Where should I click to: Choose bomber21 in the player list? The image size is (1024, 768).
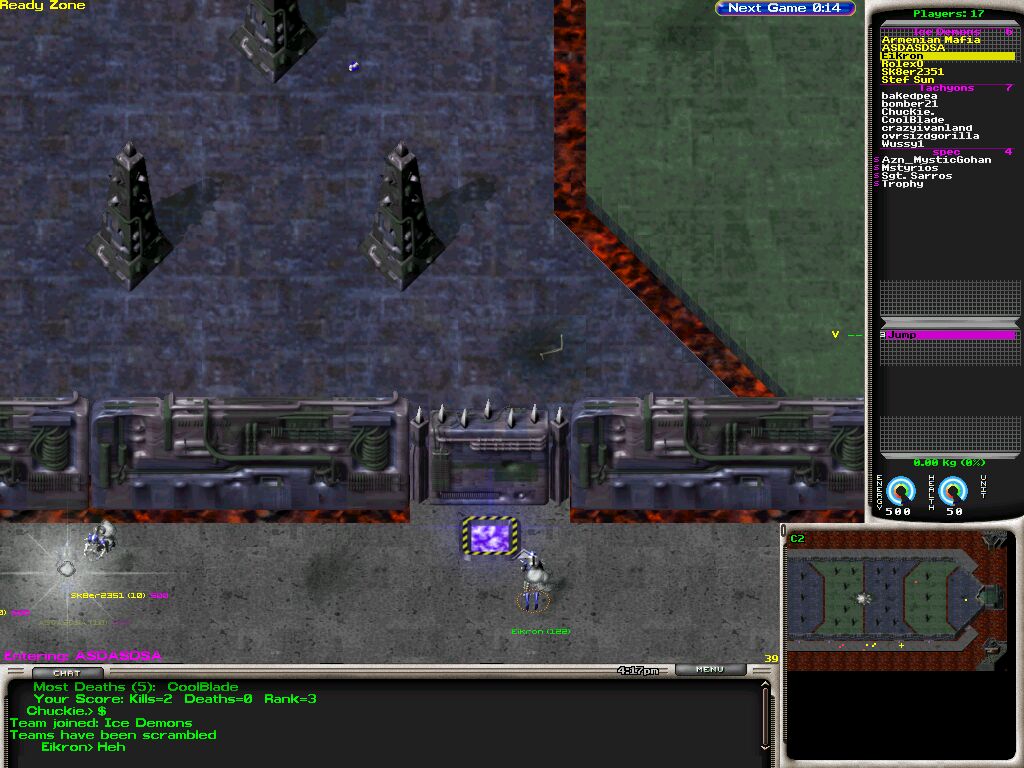click(x=907, y=104)
